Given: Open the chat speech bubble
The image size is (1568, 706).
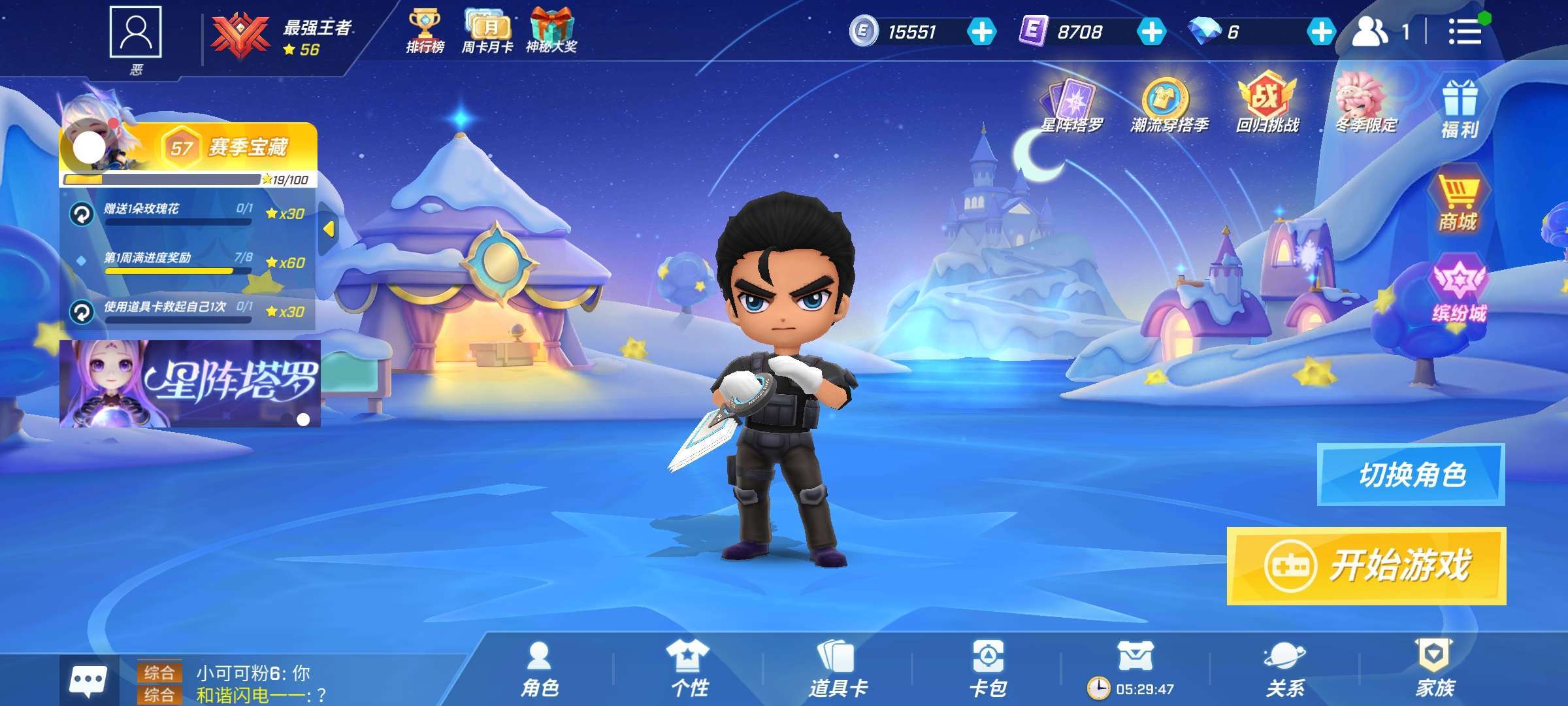Looking at the screenshot, I should [x=88, y=681].
